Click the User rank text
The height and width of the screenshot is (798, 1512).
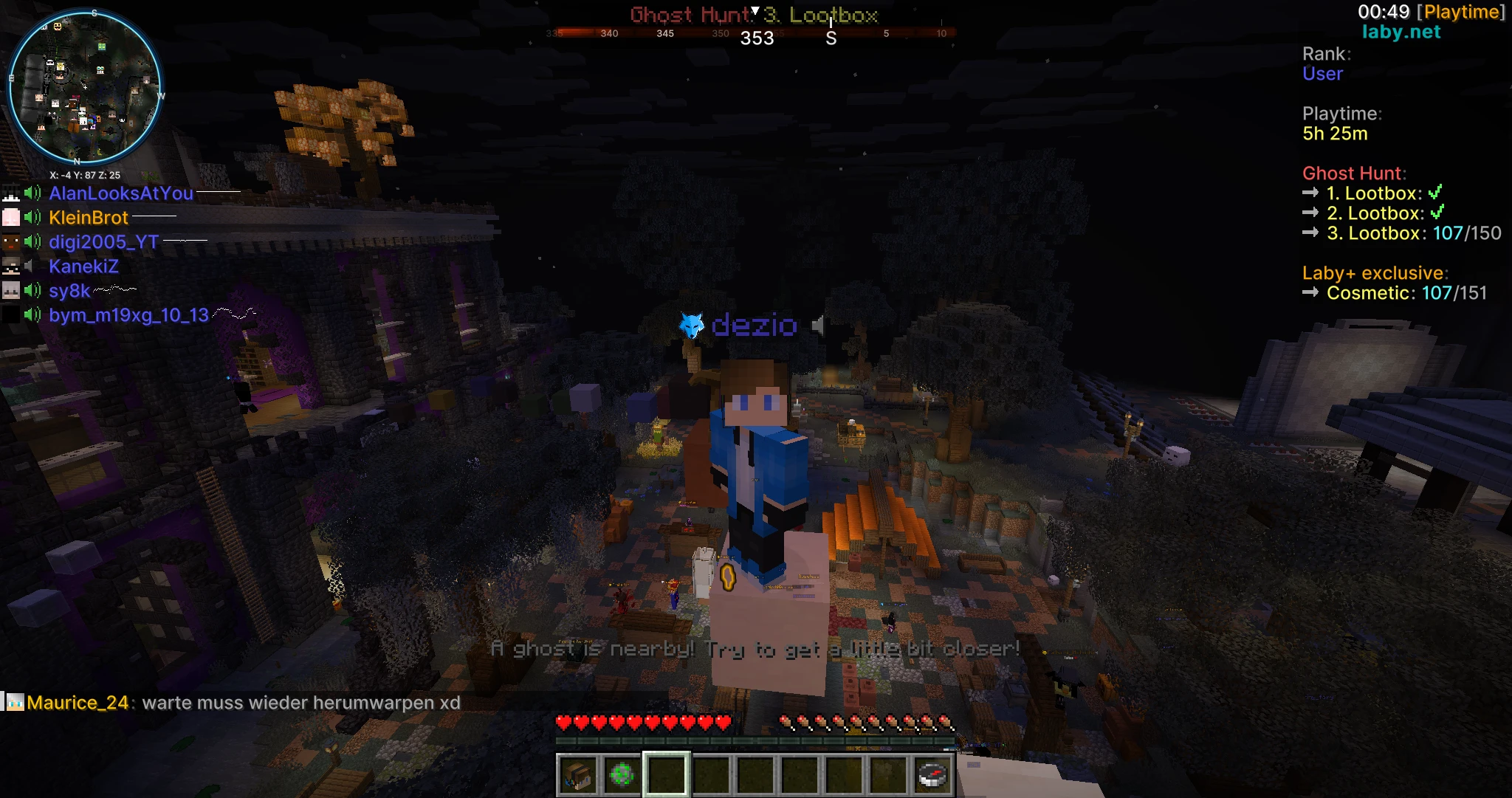click(1323, 74)
